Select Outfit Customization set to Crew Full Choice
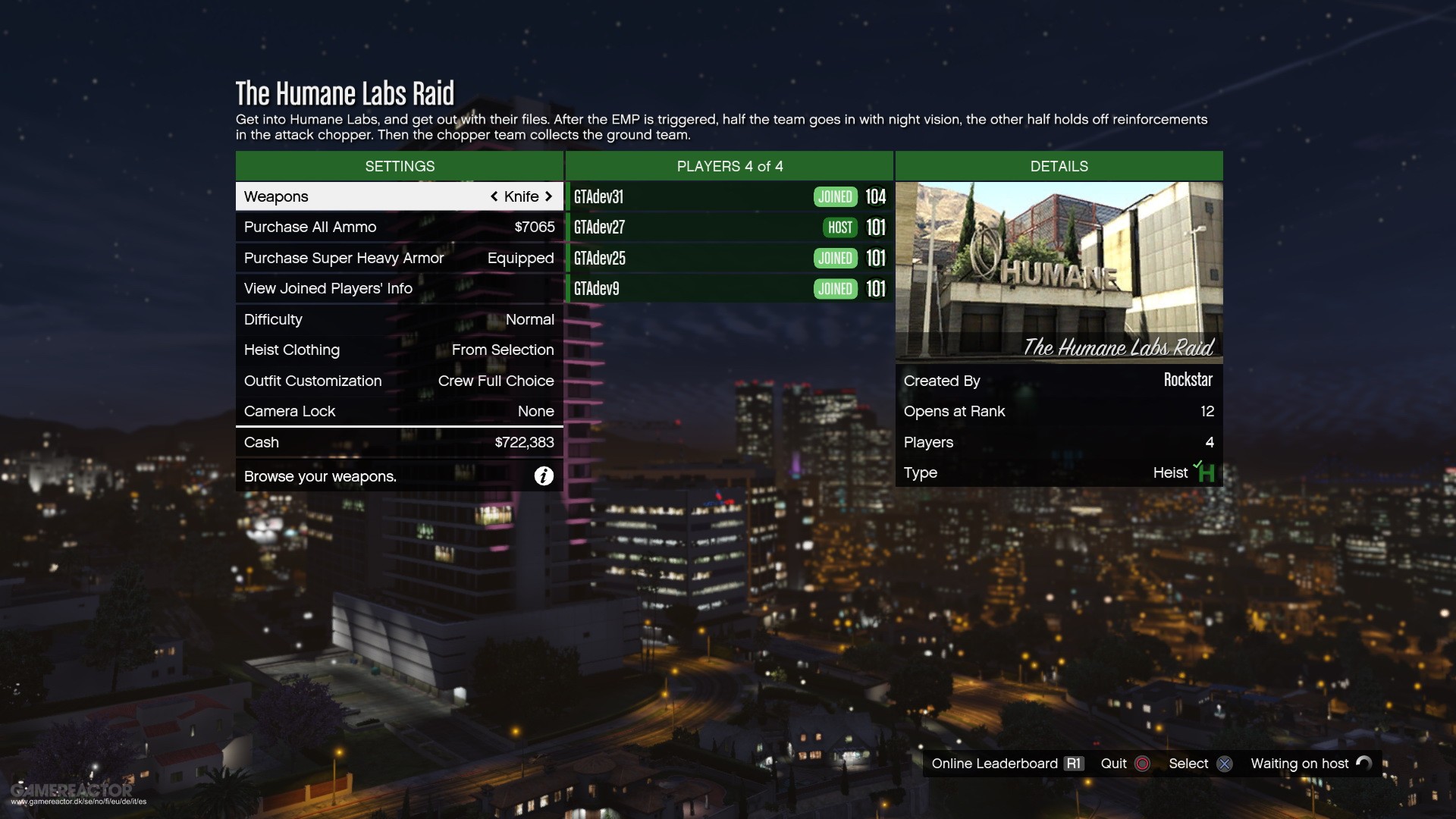The image size is (1456, 819). (399, 381)
